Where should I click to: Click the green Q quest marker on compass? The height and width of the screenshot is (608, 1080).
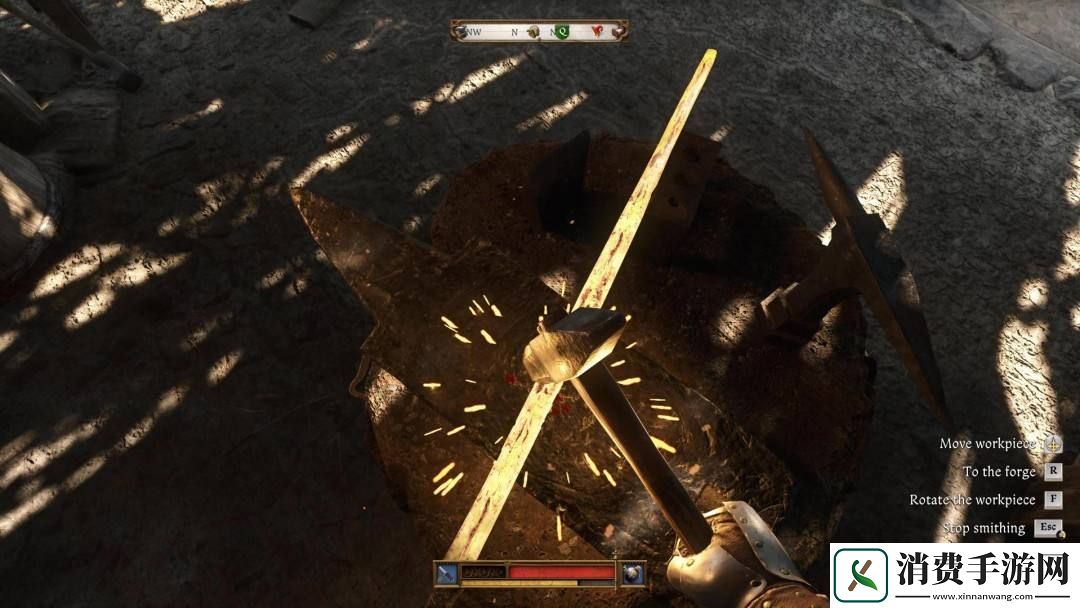pos(563,32)
